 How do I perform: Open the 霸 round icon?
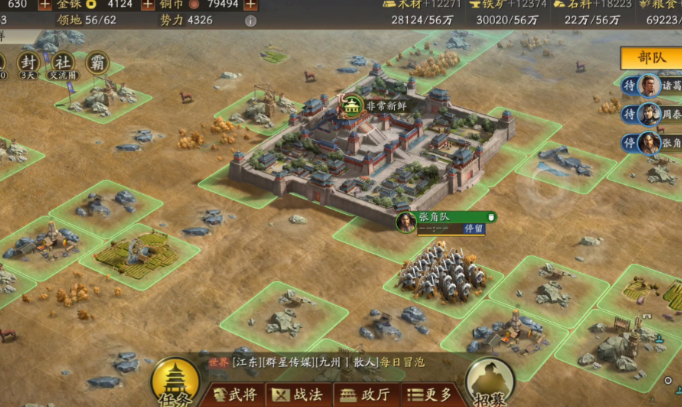click(97, 62)
